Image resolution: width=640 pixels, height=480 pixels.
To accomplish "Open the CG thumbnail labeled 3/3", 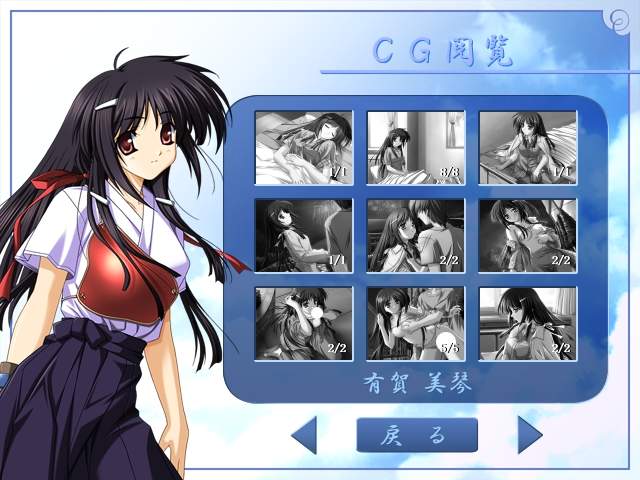I will click(x=415, y=147).
